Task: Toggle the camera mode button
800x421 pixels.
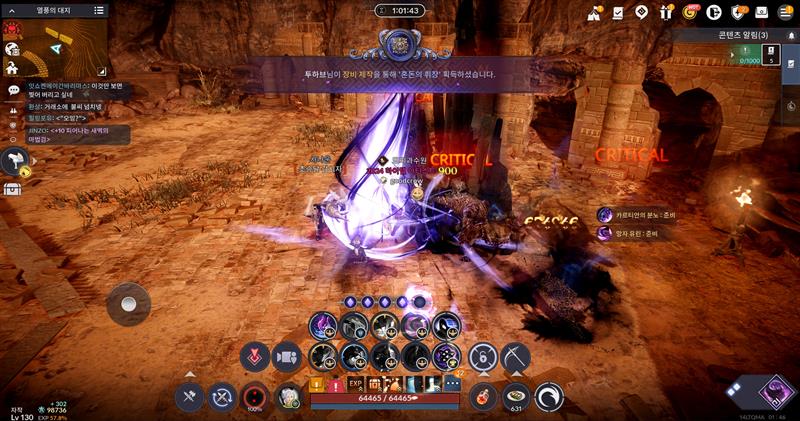Action: tap(286, 356)
